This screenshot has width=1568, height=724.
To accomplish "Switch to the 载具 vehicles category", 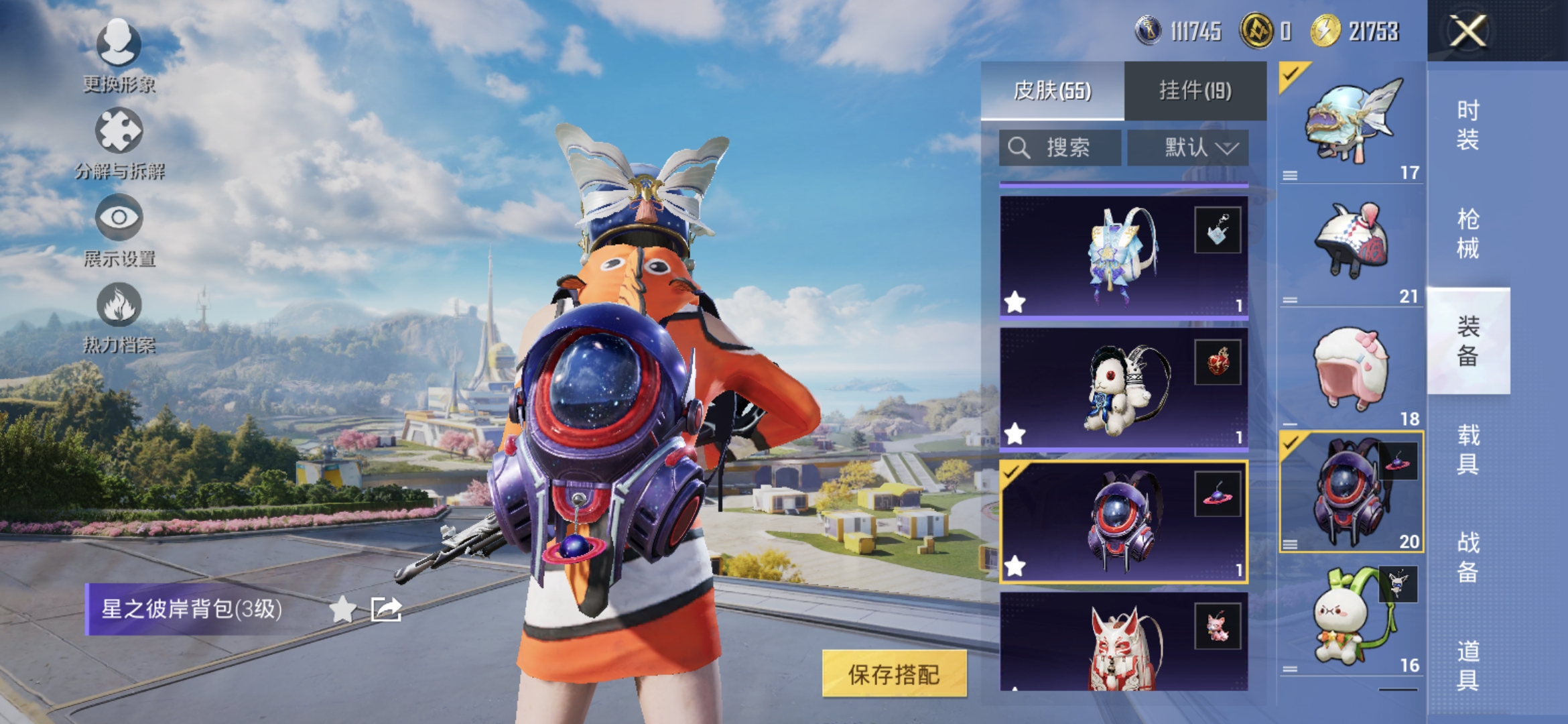I will click(x=1467, y=449).
